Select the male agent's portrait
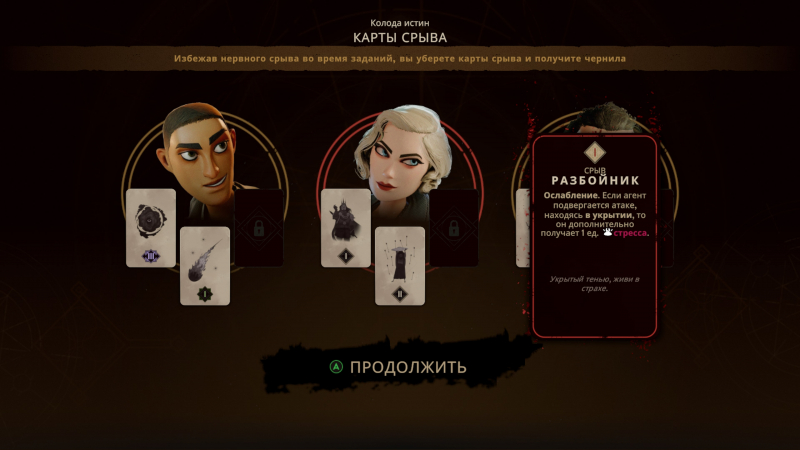Image resolution: width=800 pixels, height=450 pixels. tap(203, 148)
